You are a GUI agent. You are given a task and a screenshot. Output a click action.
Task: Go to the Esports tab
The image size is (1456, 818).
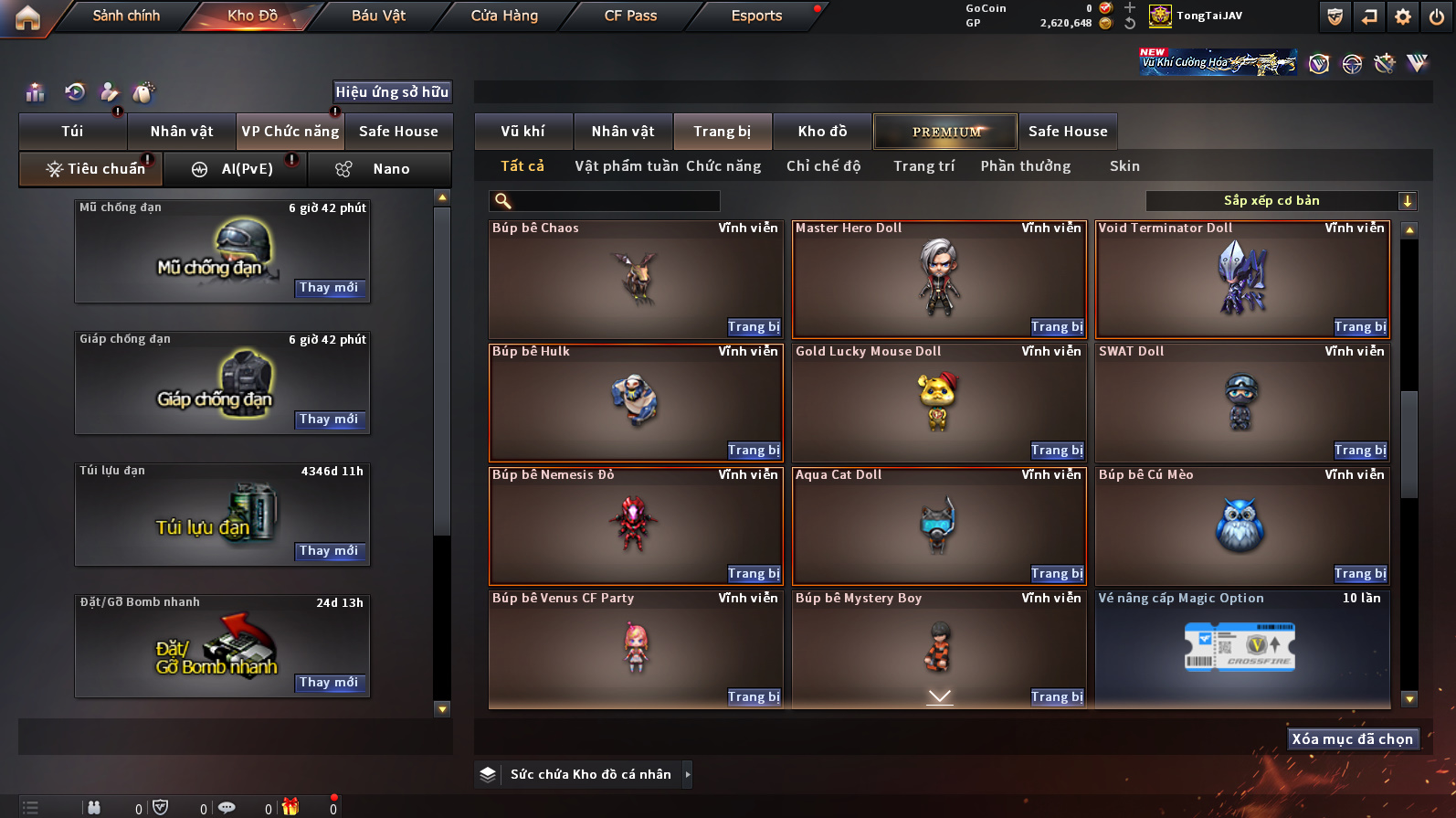tap(756, 16)
